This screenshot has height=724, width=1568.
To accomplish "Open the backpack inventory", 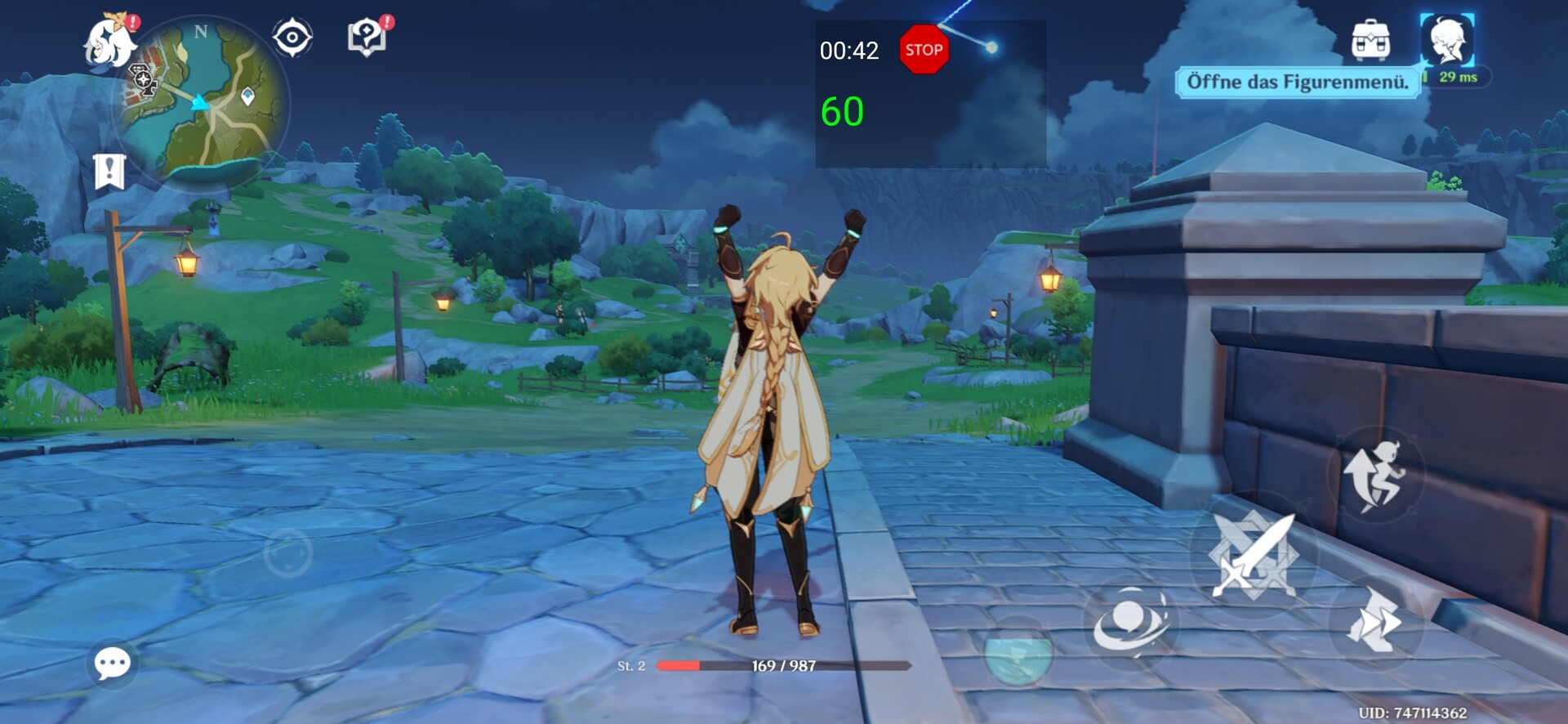I will 1370,40.
